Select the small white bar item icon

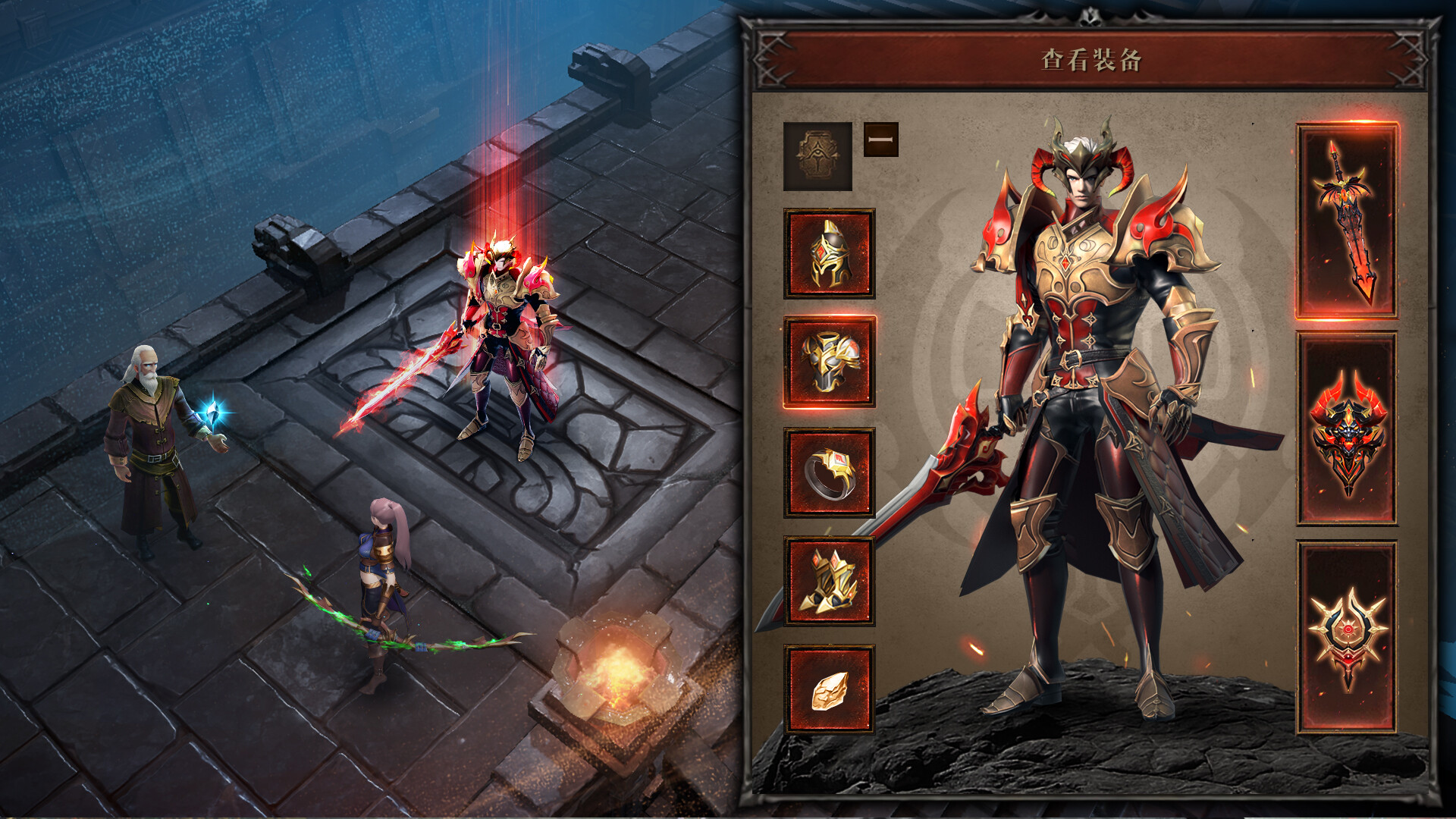click(x=880, y=139)
